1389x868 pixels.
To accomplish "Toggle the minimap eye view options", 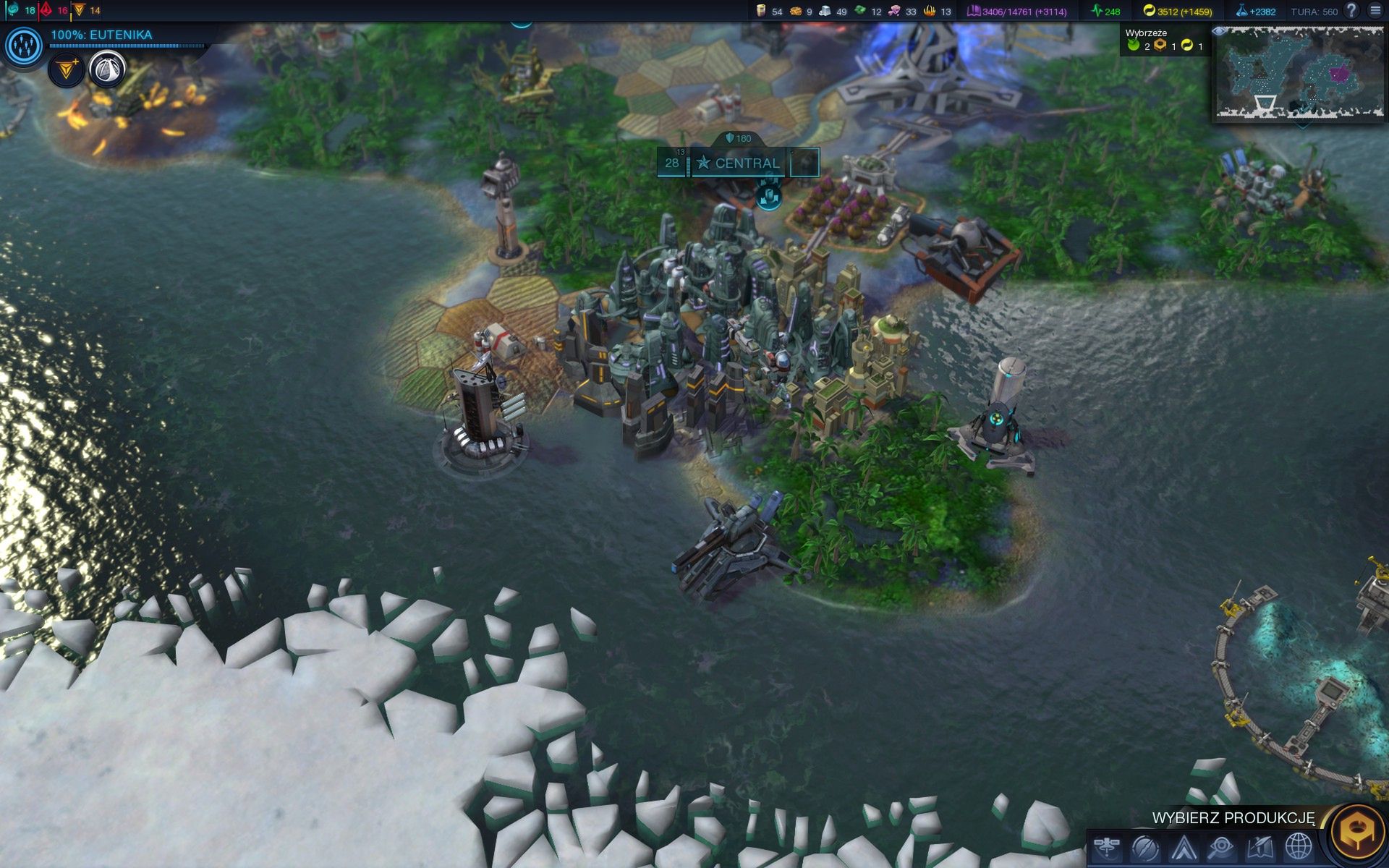I will point(1219,31).
